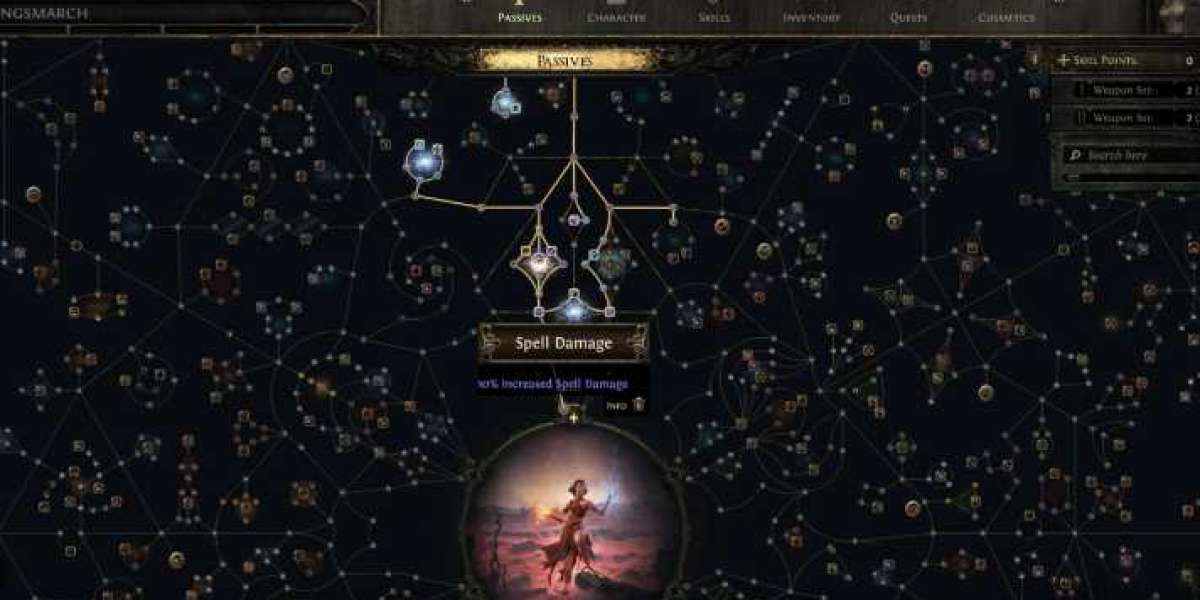The width and height of the screenshot is (1200, 600).
Task: Click the large glowing blue orb notable node
Action: (424, 159)
